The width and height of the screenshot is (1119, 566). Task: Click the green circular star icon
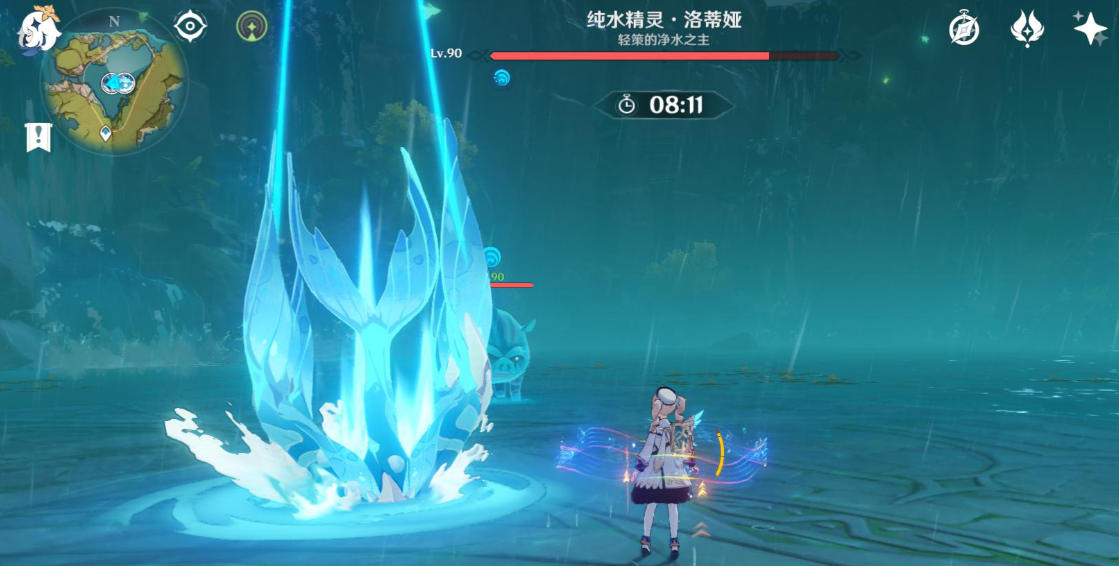tap(251, 26)
